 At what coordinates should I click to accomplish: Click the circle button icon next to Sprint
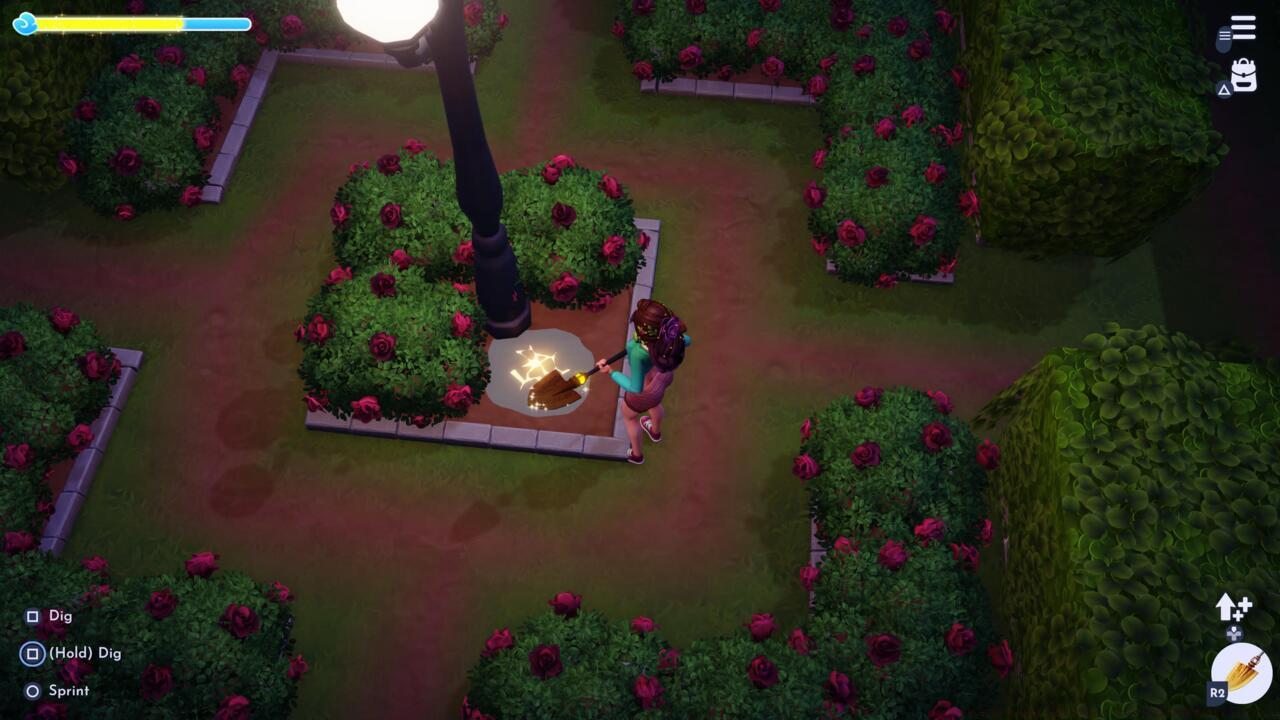(x=31, y=690)
